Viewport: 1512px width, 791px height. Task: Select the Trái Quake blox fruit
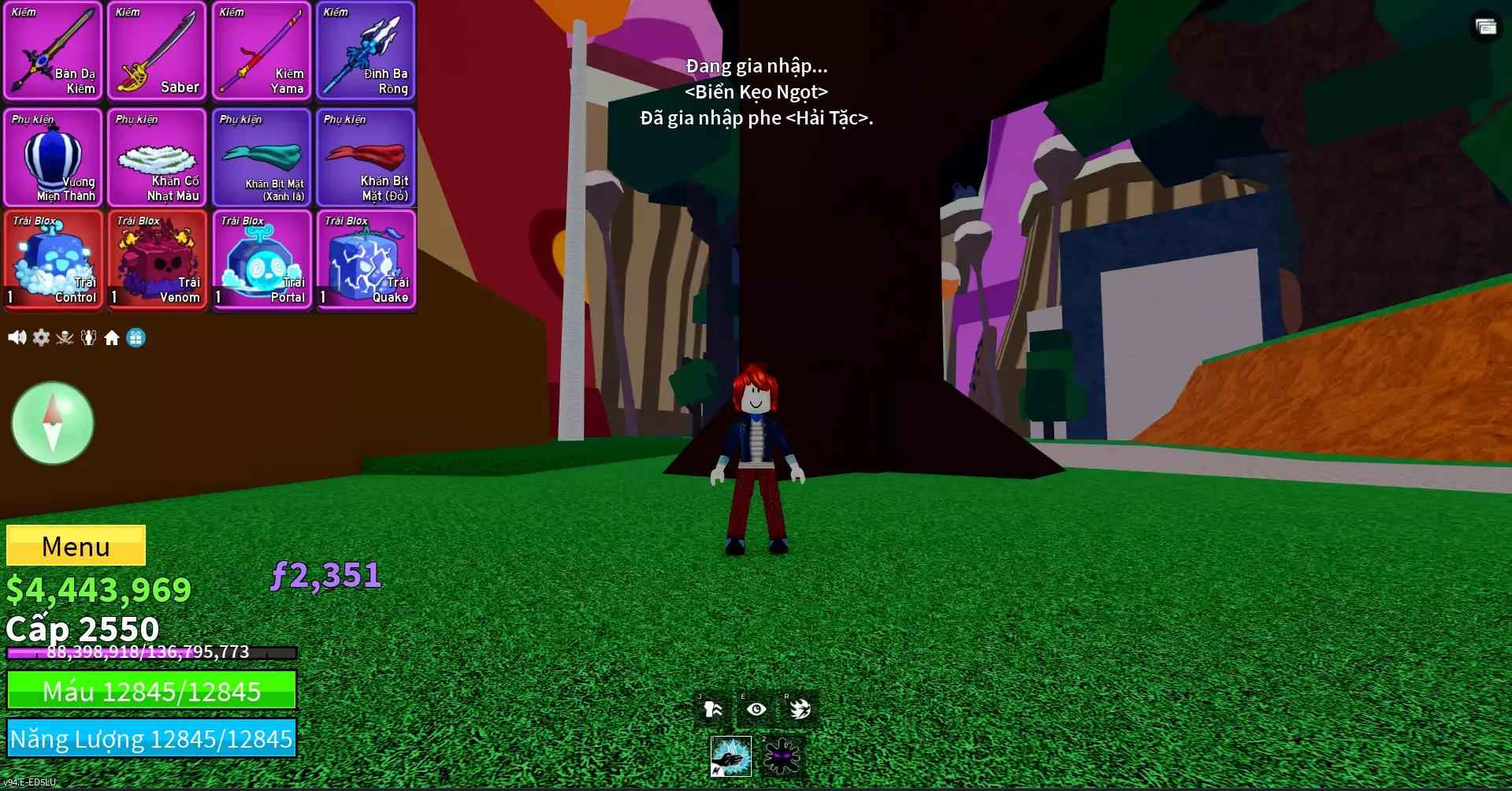365,260
